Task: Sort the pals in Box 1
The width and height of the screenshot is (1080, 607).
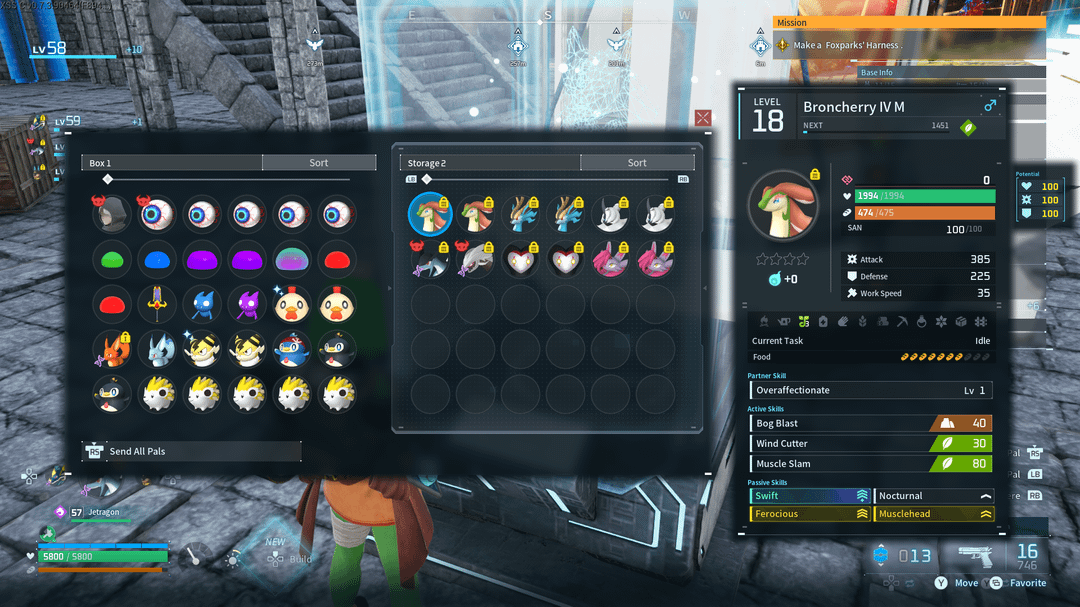Action: point(318,163)
